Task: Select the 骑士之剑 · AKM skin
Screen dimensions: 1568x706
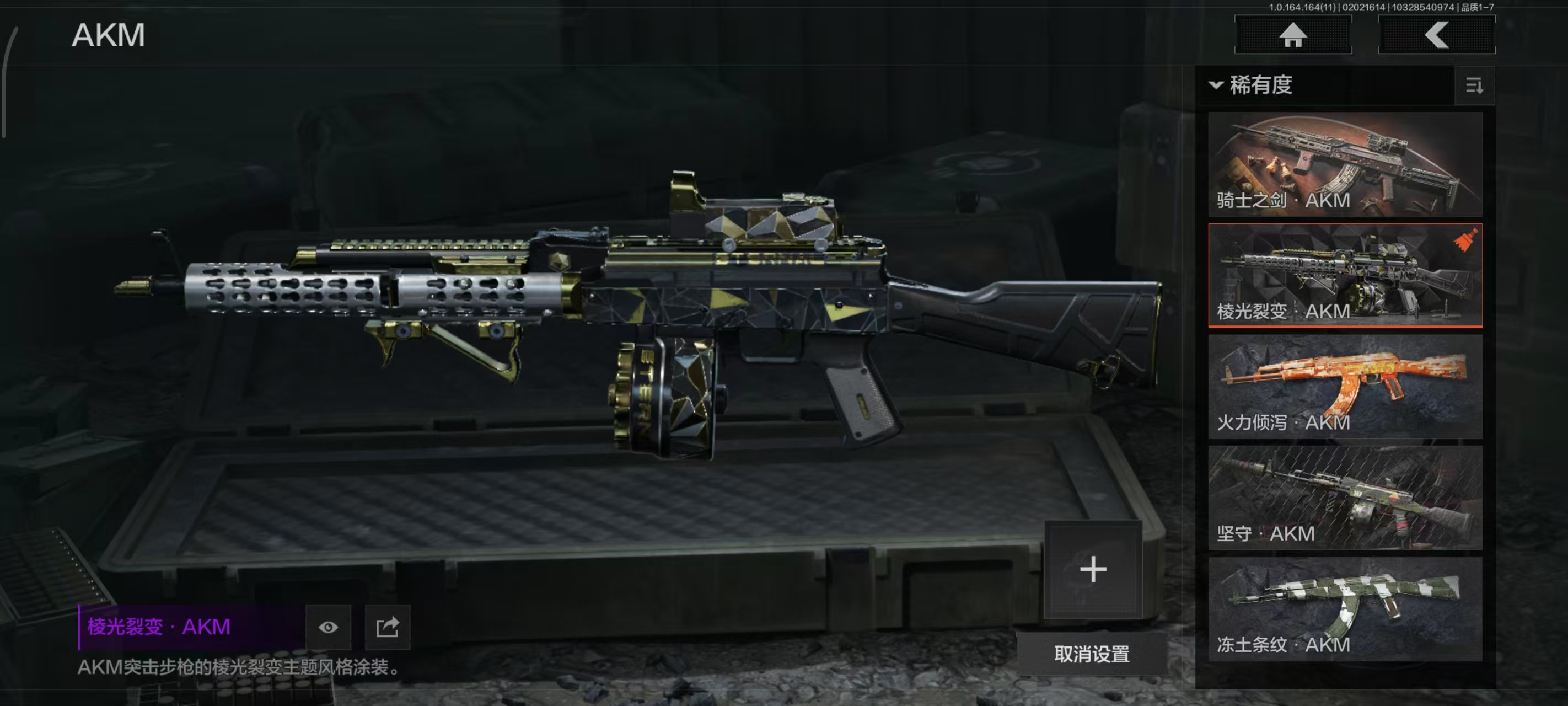Action: [1345, 164]
